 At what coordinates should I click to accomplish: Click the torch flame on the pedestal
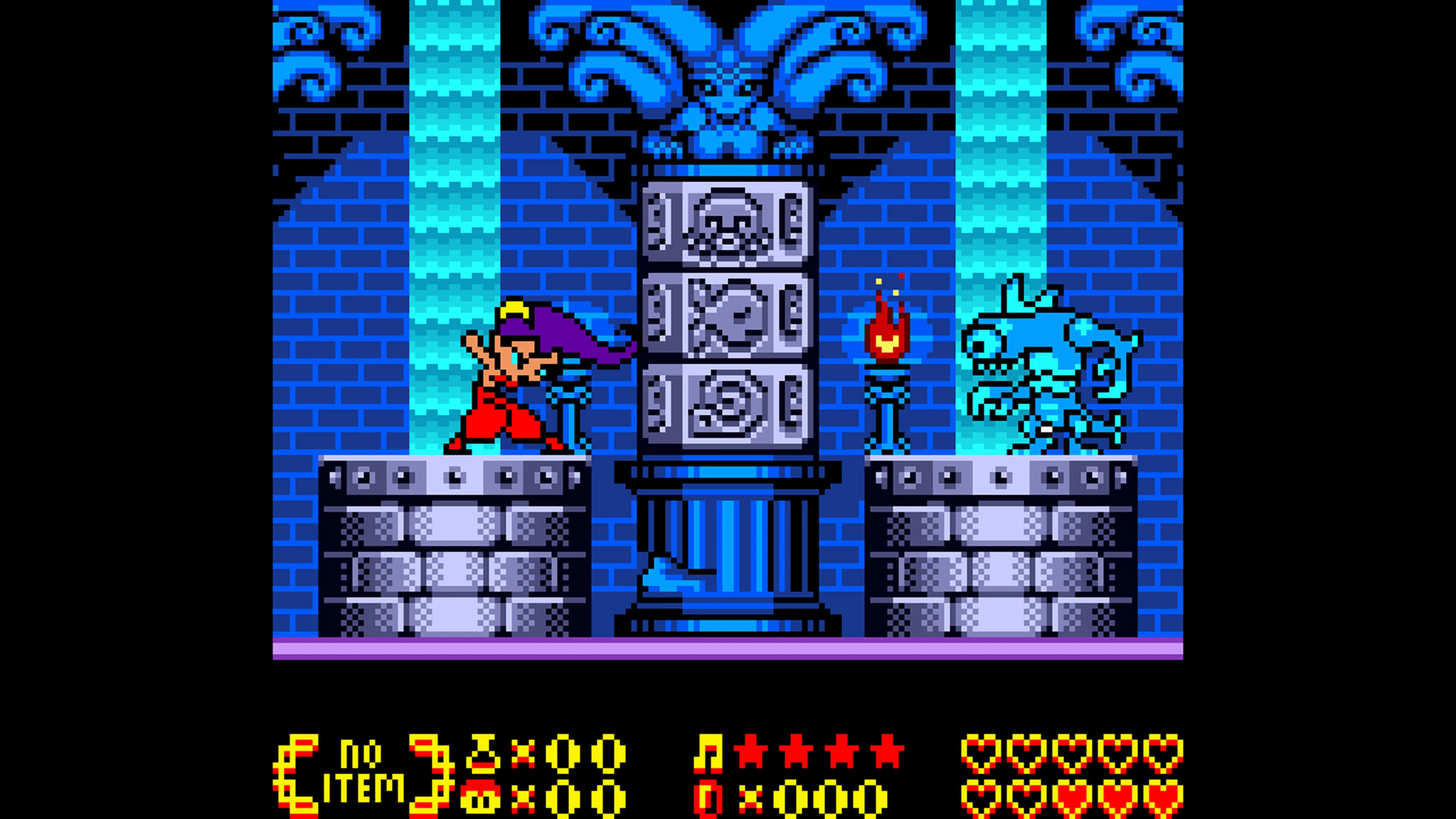click(x=888, y=334)
